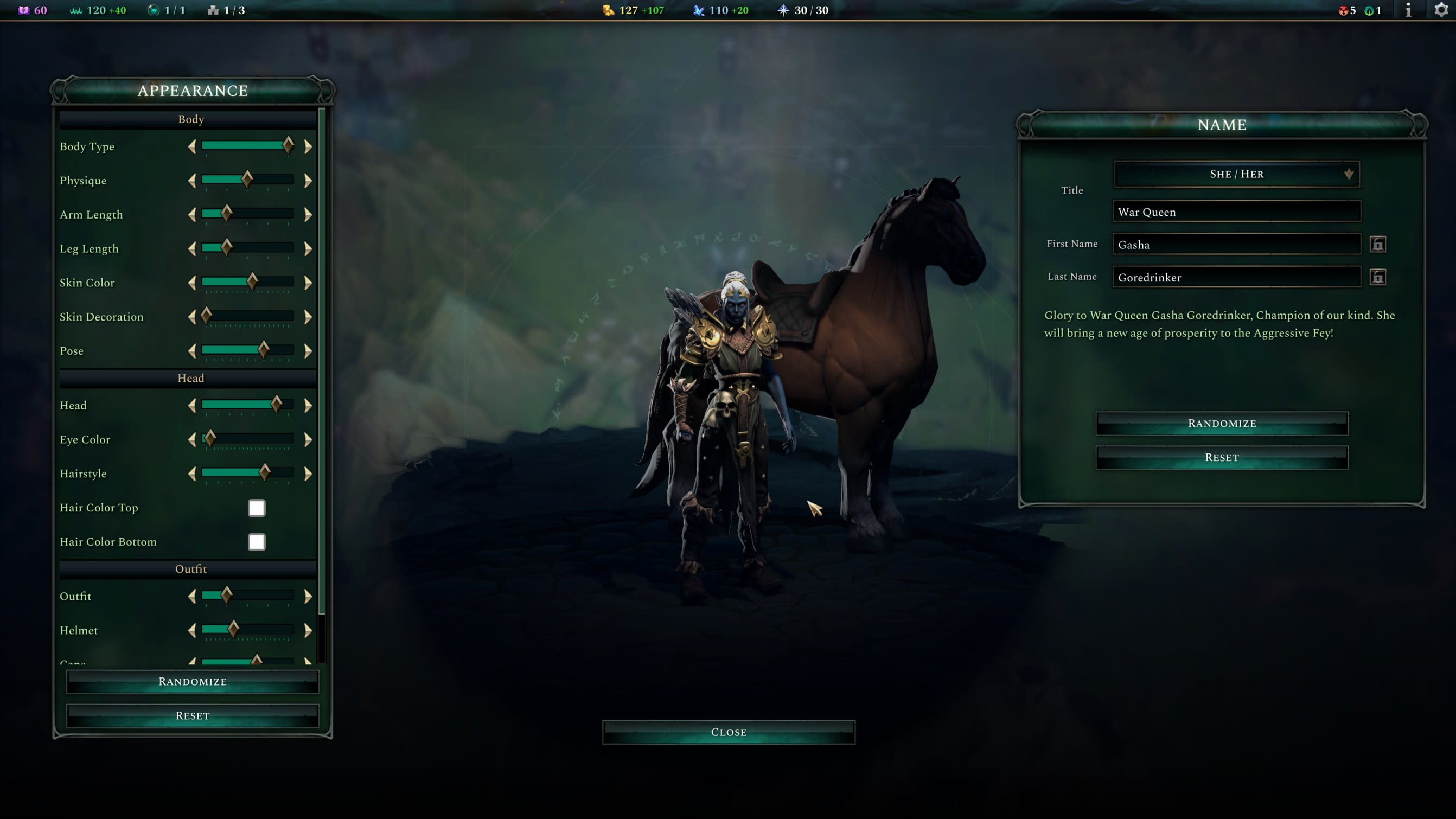Advance Body Type with right arrow
Image resolution: width=1456 pixels, height=819 pixels.
tap(308, 147)
